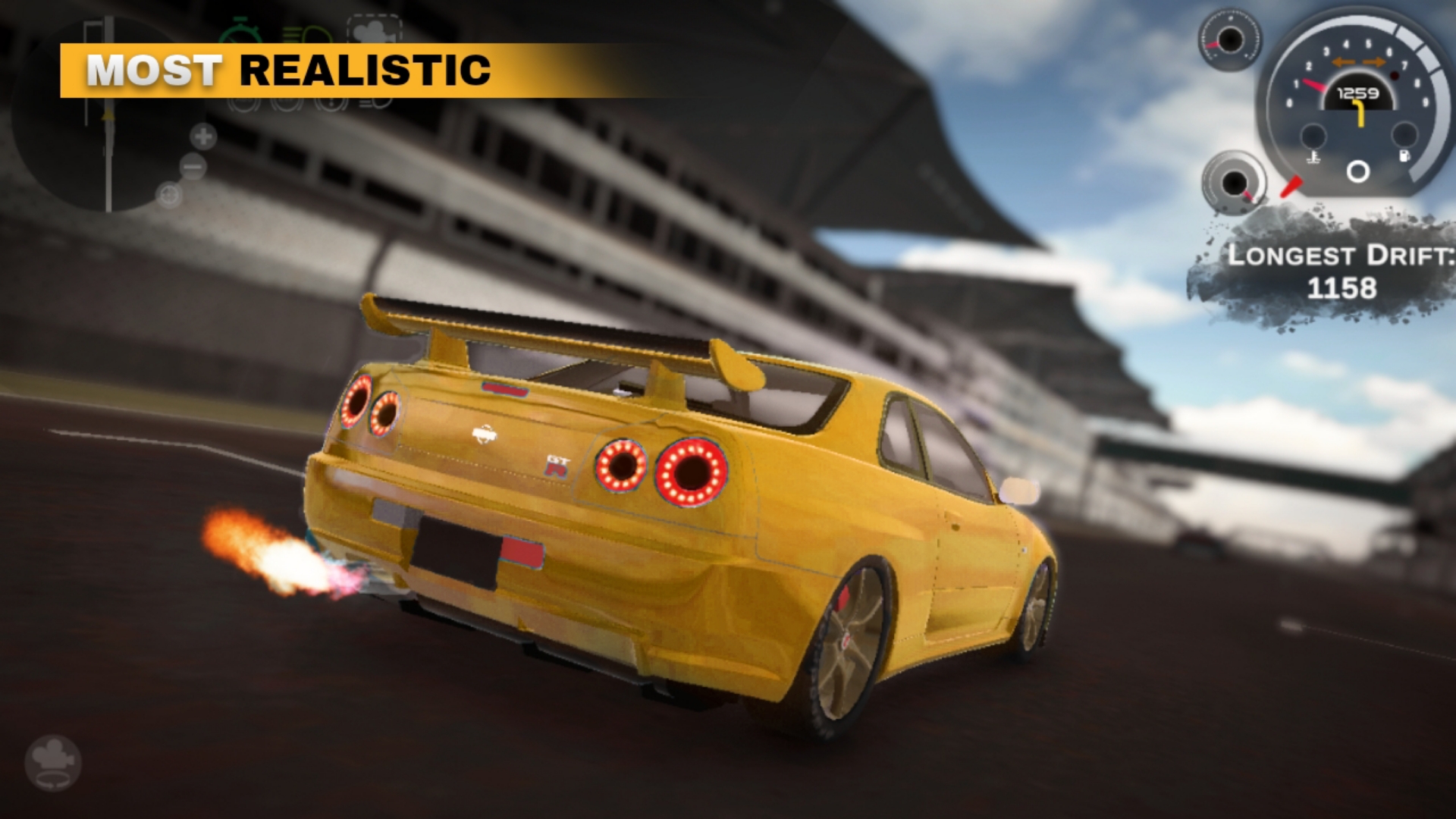Tap the tachometer gauge showing 1259 RPM
The height and width of the screenshot is (819, 1456).
point(1359,95)
